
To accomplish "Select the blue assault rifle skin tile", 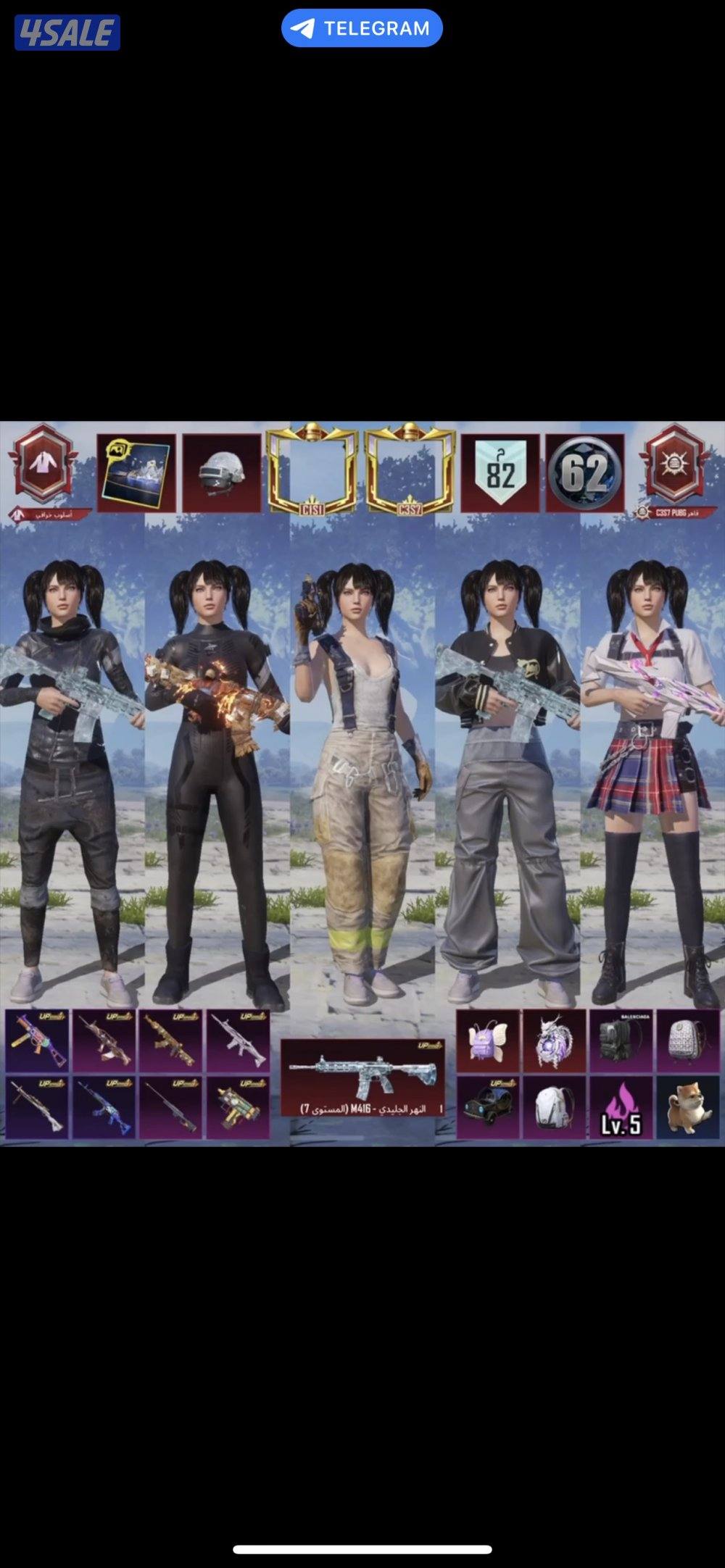I will (104, 1107).
